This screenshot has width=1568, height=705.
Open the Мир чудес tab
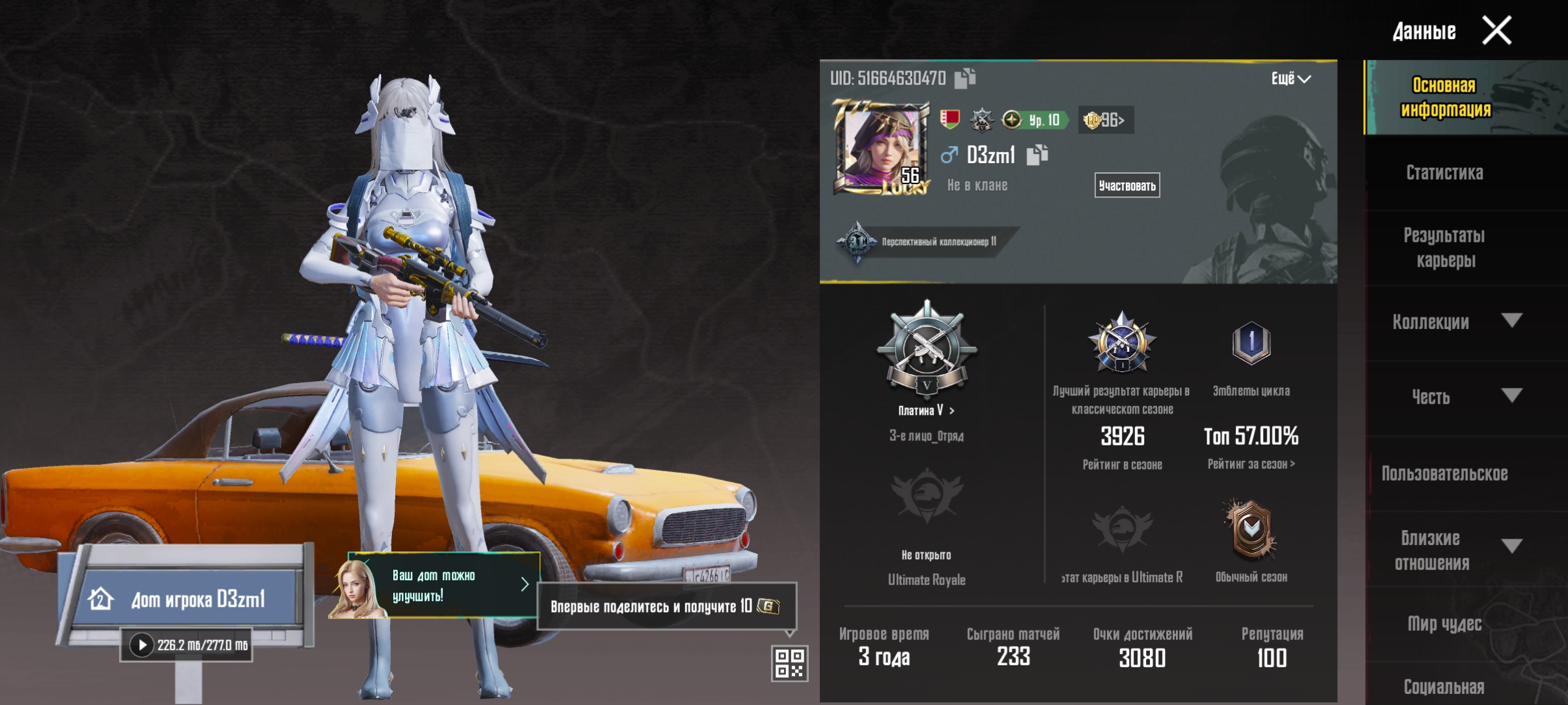click(1444, 624)
